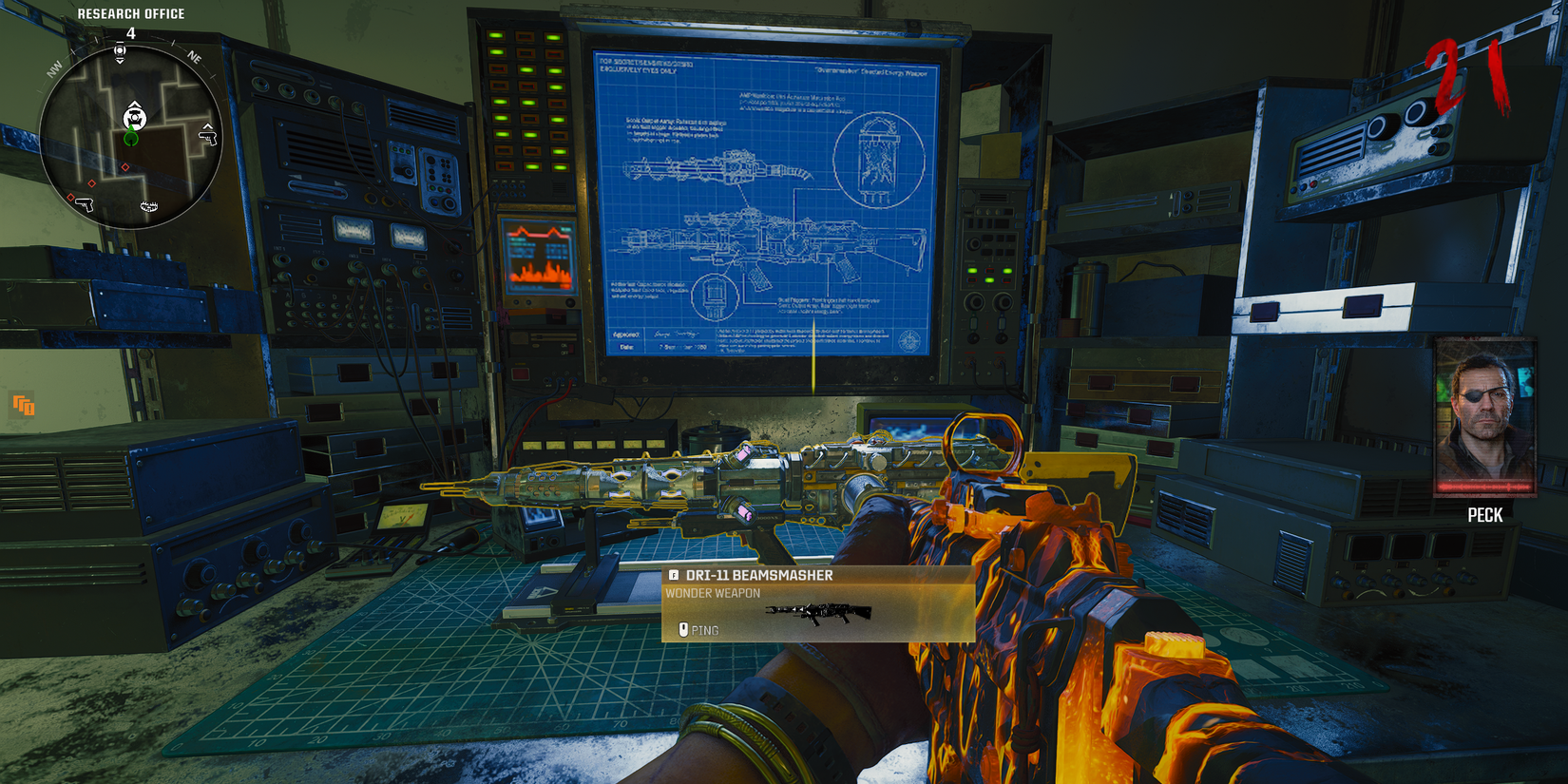
Task: Click the NW compass heading on minimap
Action: pos(55,69)
